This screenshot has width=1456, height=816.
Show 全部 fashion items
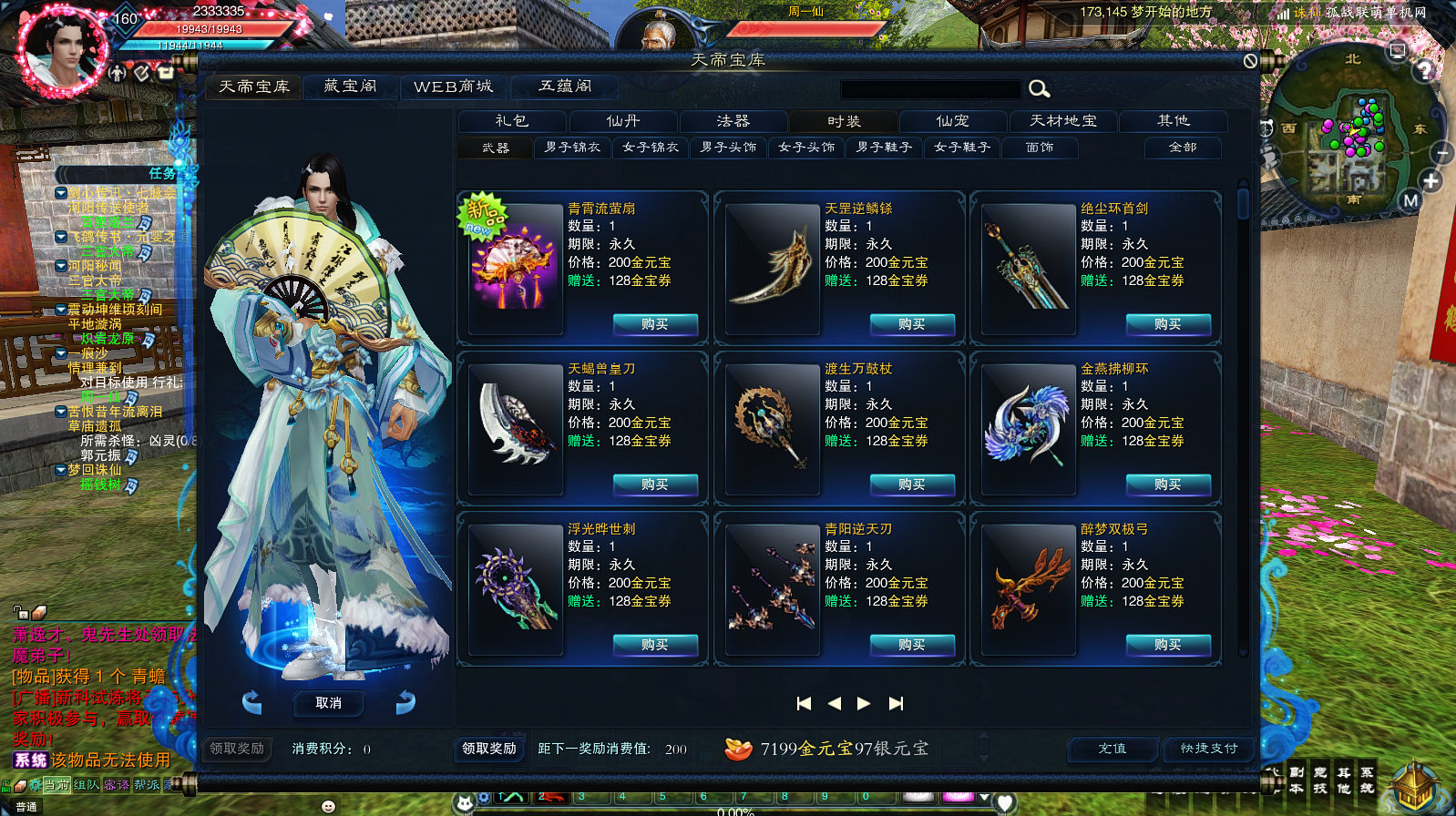pos(1183,148)
